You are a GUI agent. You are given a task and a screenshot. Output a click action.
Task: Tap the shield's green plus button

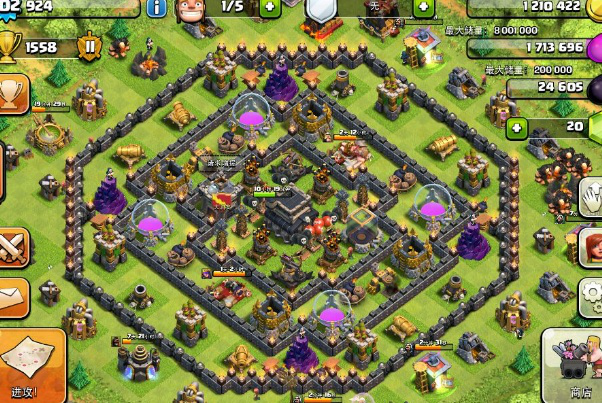422,7
